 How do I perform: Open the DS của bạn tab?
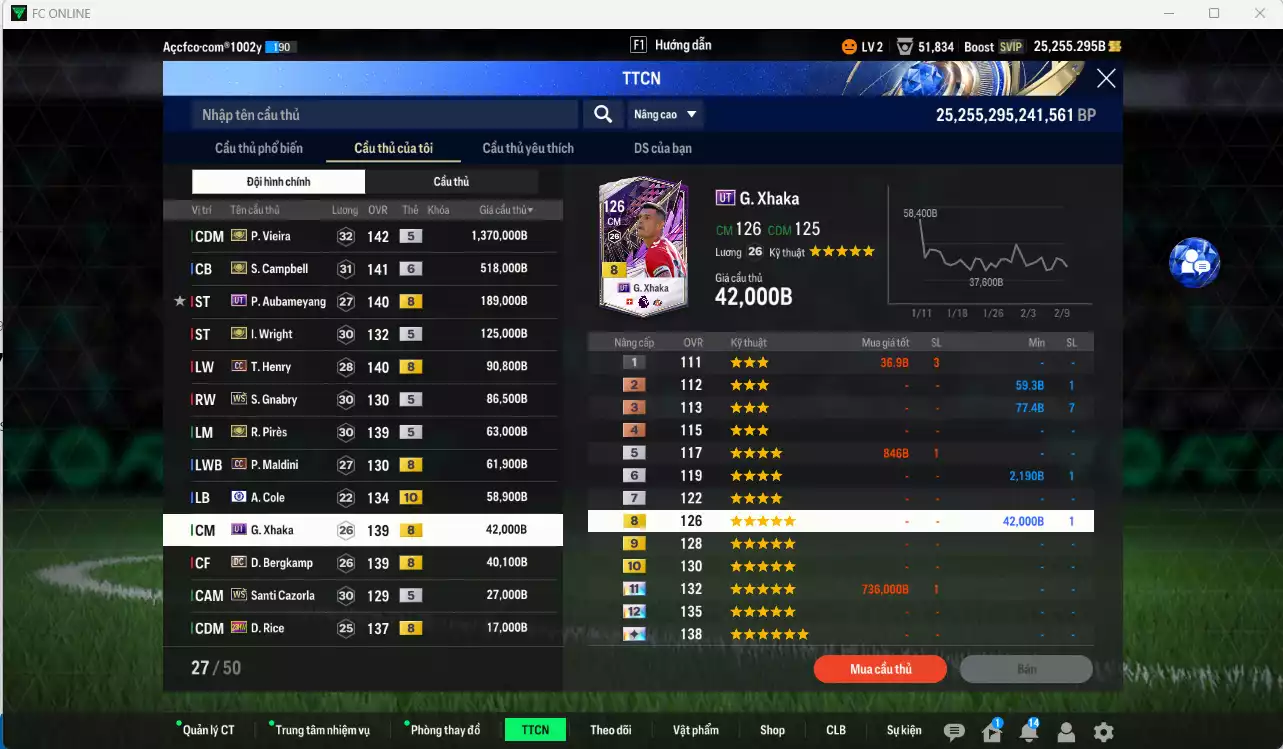(x=662, y=148)
